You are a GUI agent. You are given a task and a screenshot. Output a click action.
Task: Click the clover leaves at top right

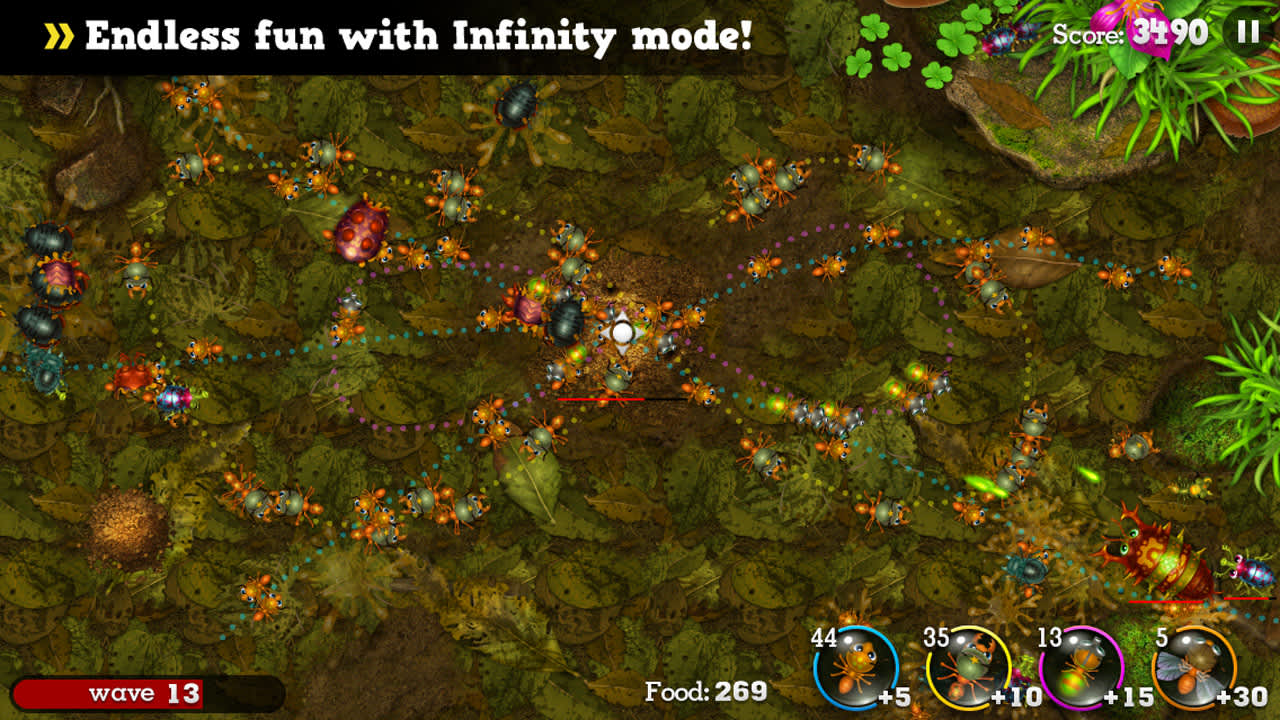pyautogui.click(x=895, y=45)
